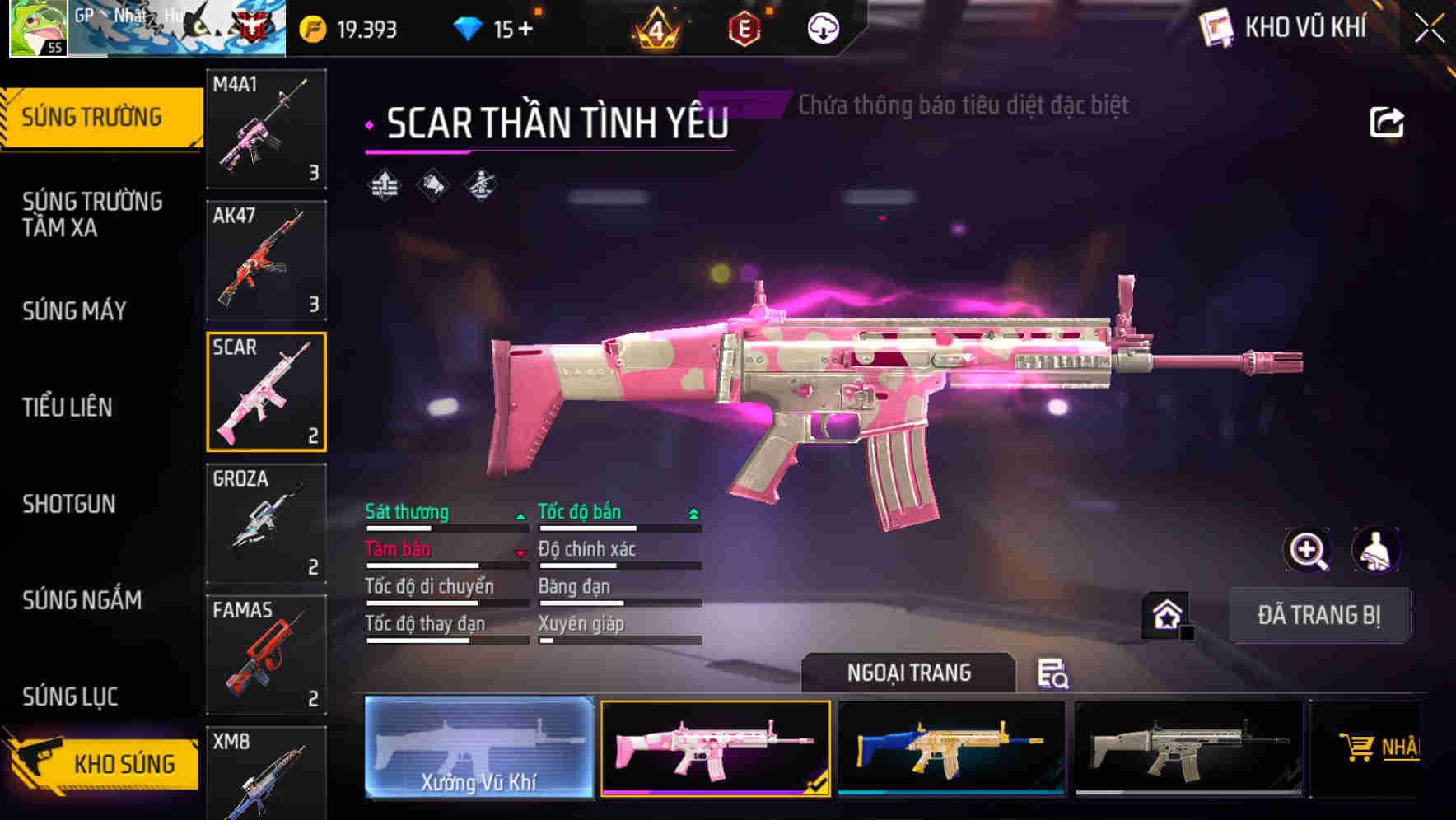Open the SÚNG NGẮM category

[x=82, y=601]
